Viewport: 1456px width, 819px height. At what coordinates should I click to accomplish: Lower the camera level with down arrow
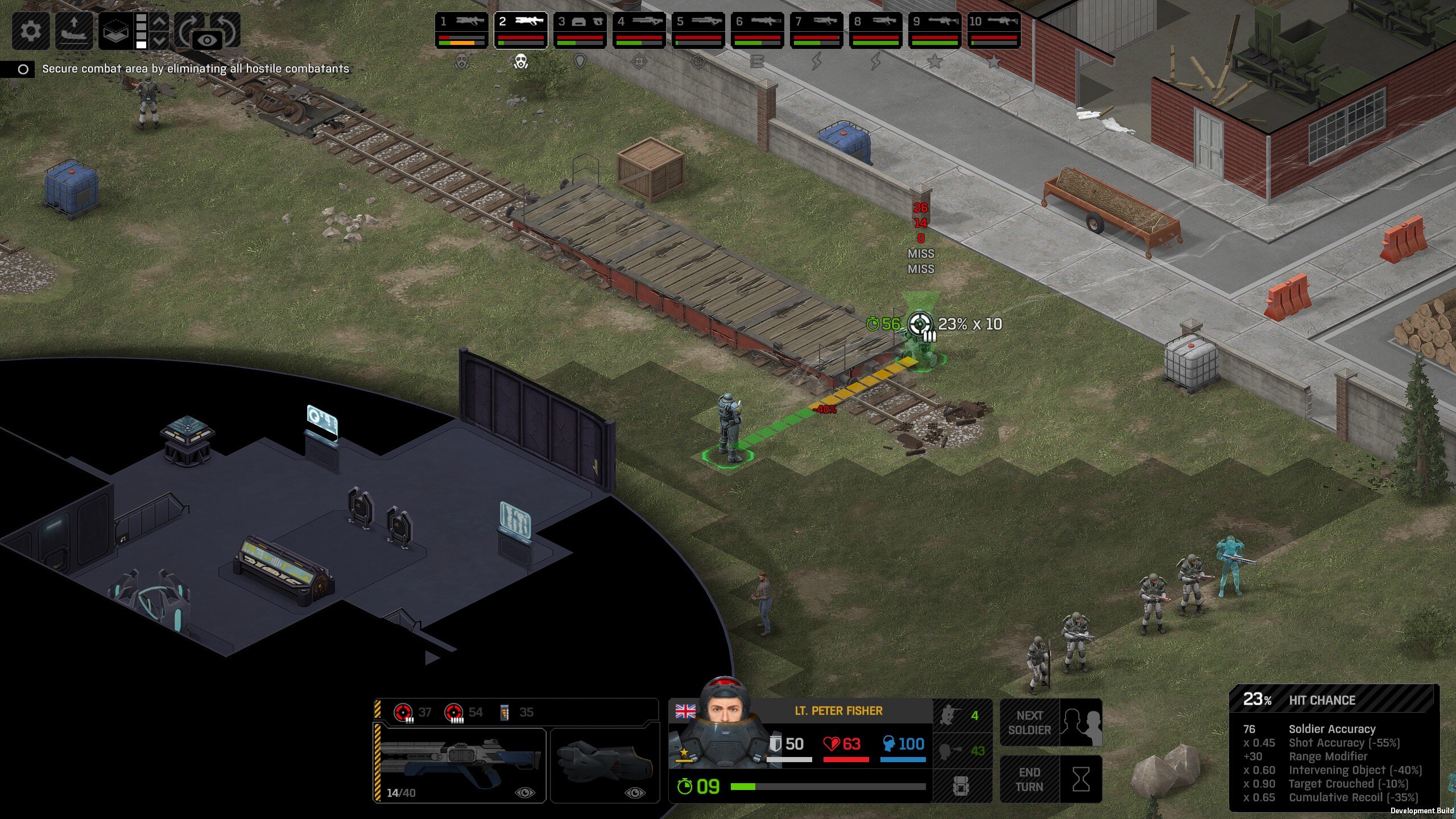(160, 40)
